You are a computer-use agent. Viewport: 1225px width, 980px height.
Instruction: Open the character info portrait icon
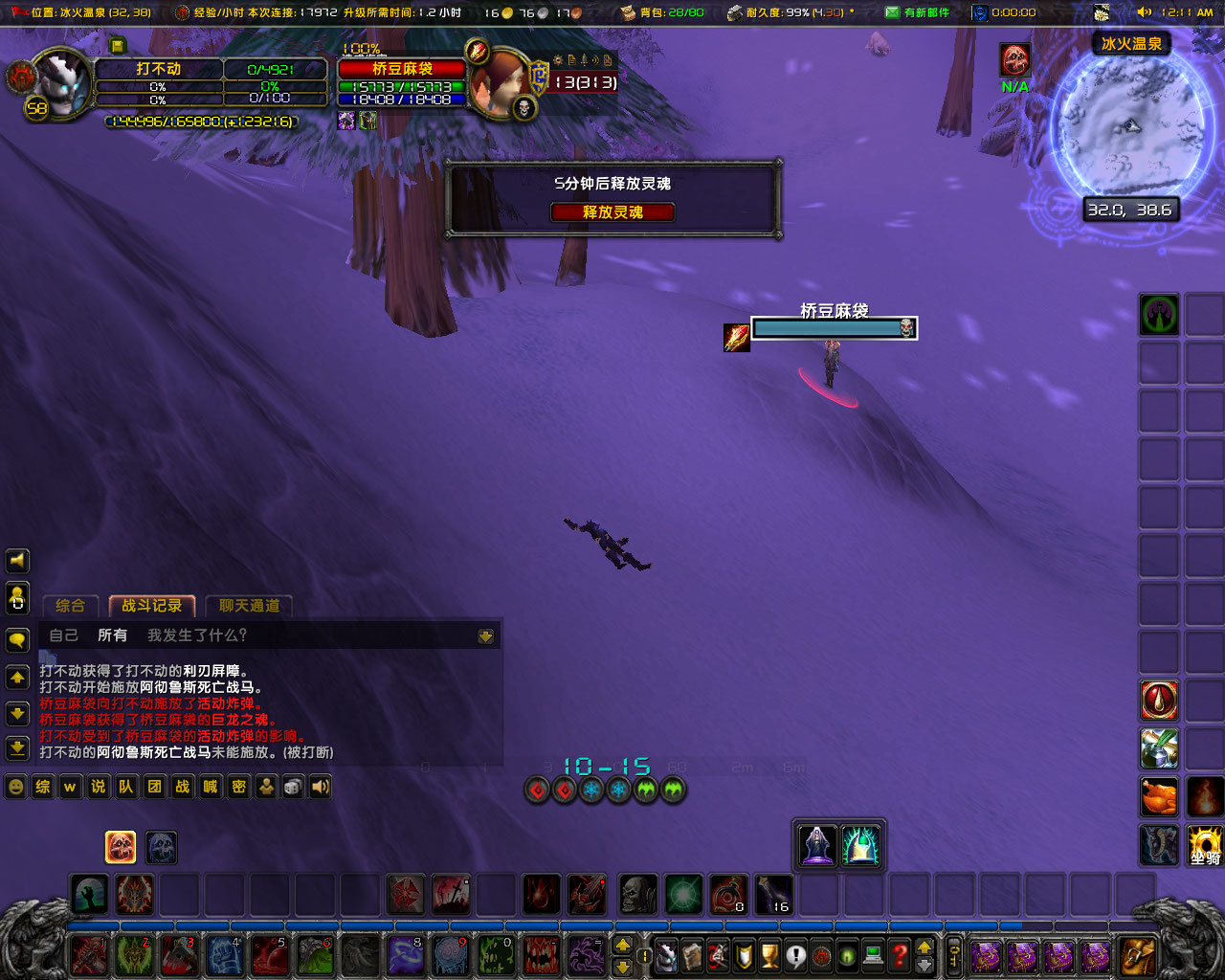tap(666, 954)
